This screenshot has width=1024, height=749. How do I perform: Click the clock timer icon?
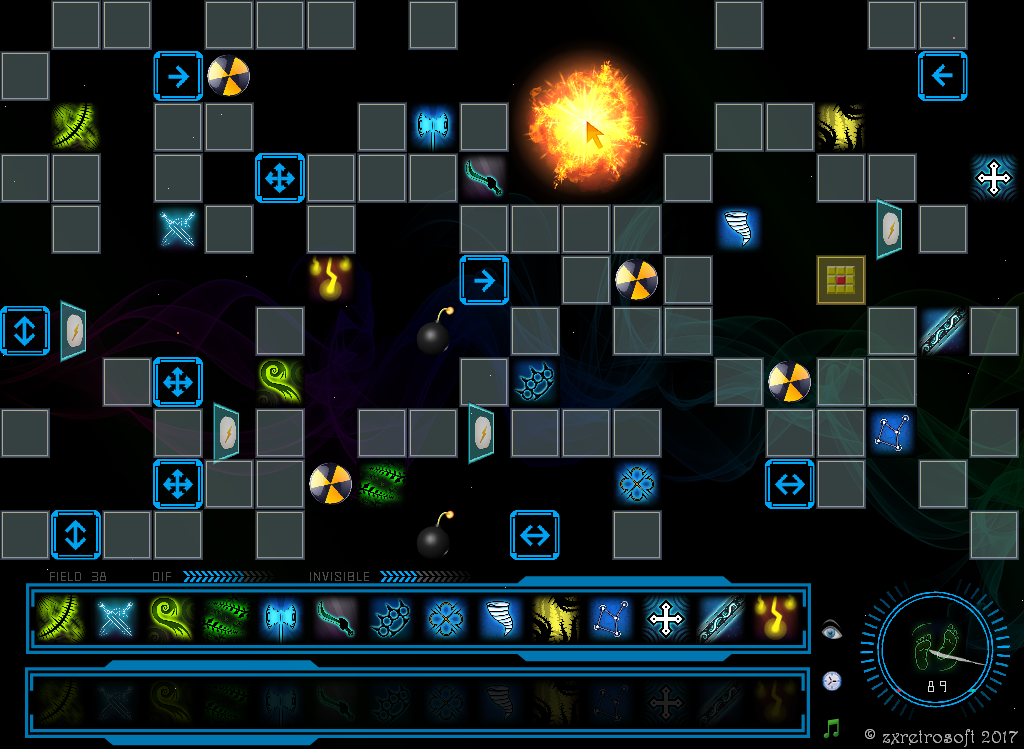coord(832,681)
